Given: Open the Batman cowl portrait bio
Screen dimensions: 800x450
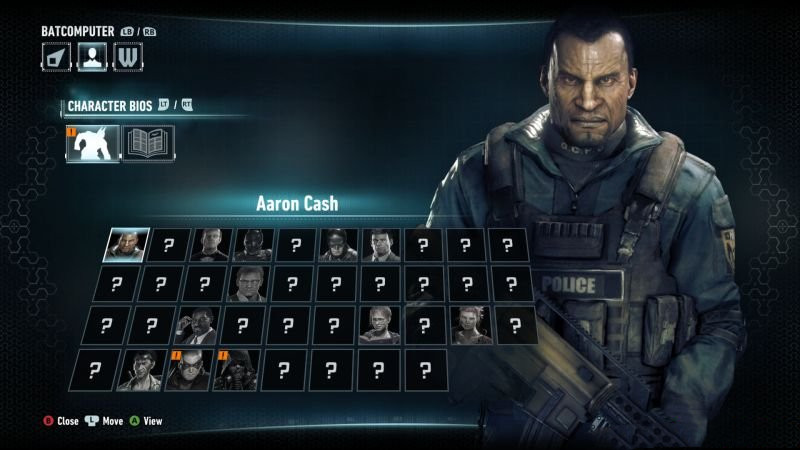Looking at the screenshot, I should (338, 244).
